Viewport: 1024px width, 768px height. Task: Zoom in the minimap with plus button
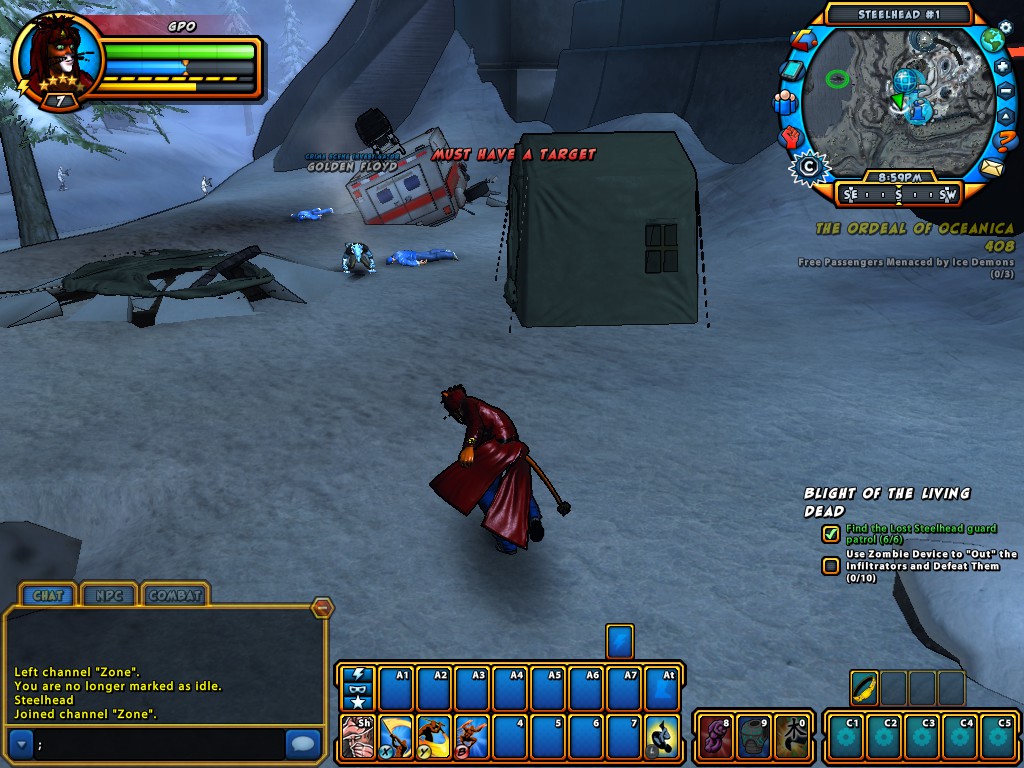(x=1003, y=67)
